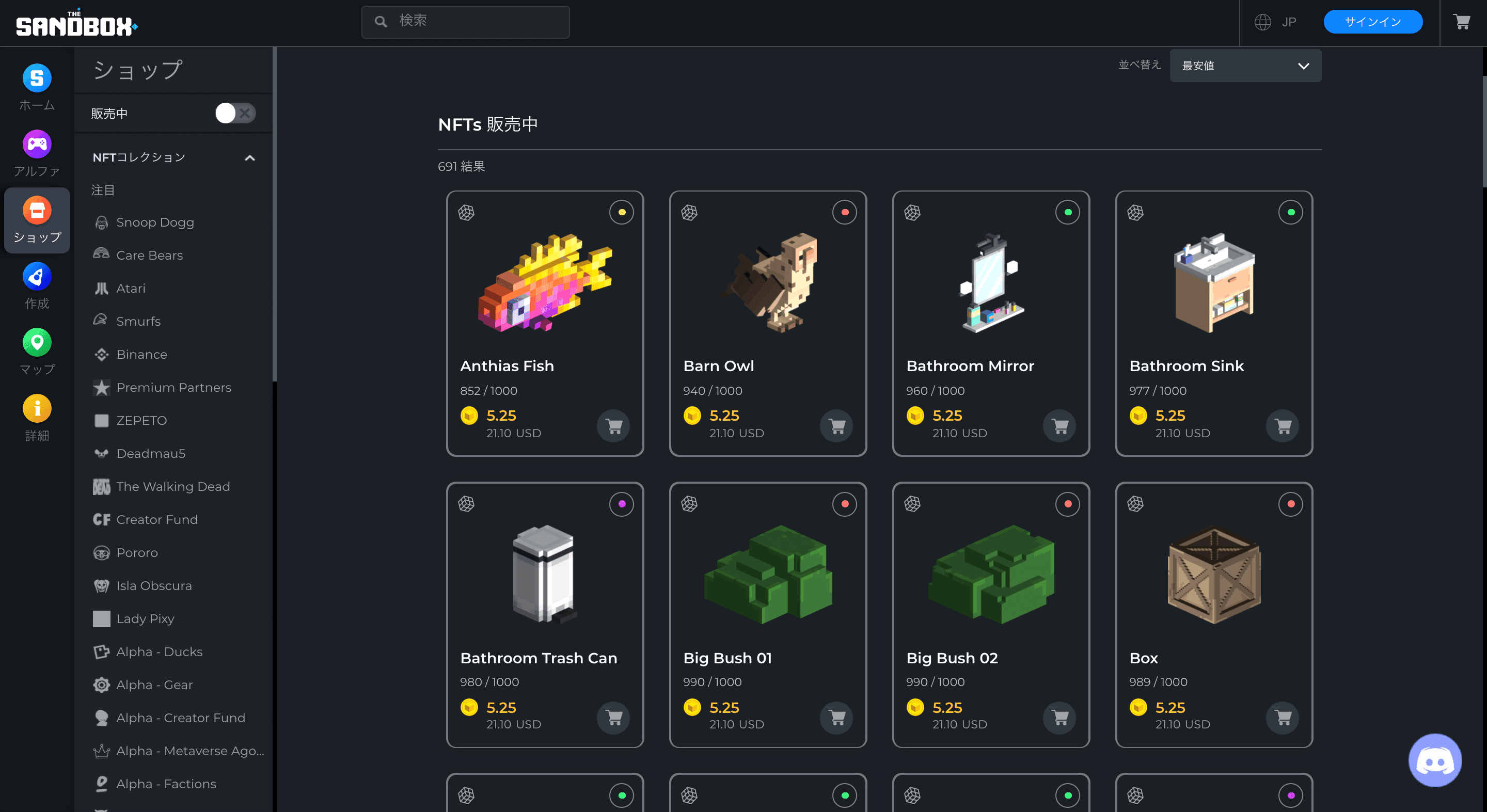Viewport: 1487px width, 812px height.
Task: Add Barn Owl to the cart
Action: tap(836, 426)
